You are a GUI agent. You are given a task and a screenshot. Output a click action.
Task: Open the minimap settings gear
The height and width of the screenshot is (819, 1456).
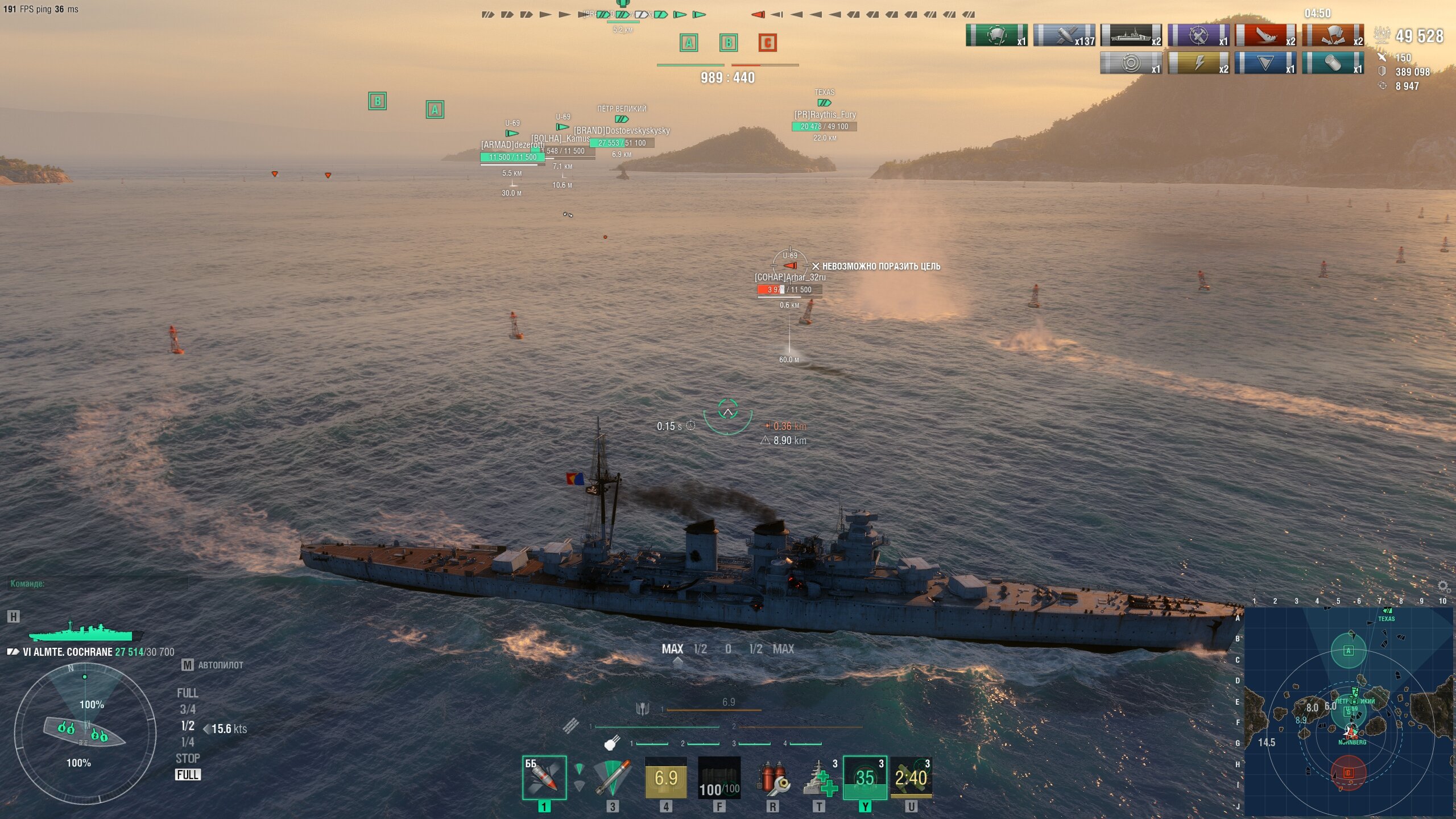[1443, 586]
